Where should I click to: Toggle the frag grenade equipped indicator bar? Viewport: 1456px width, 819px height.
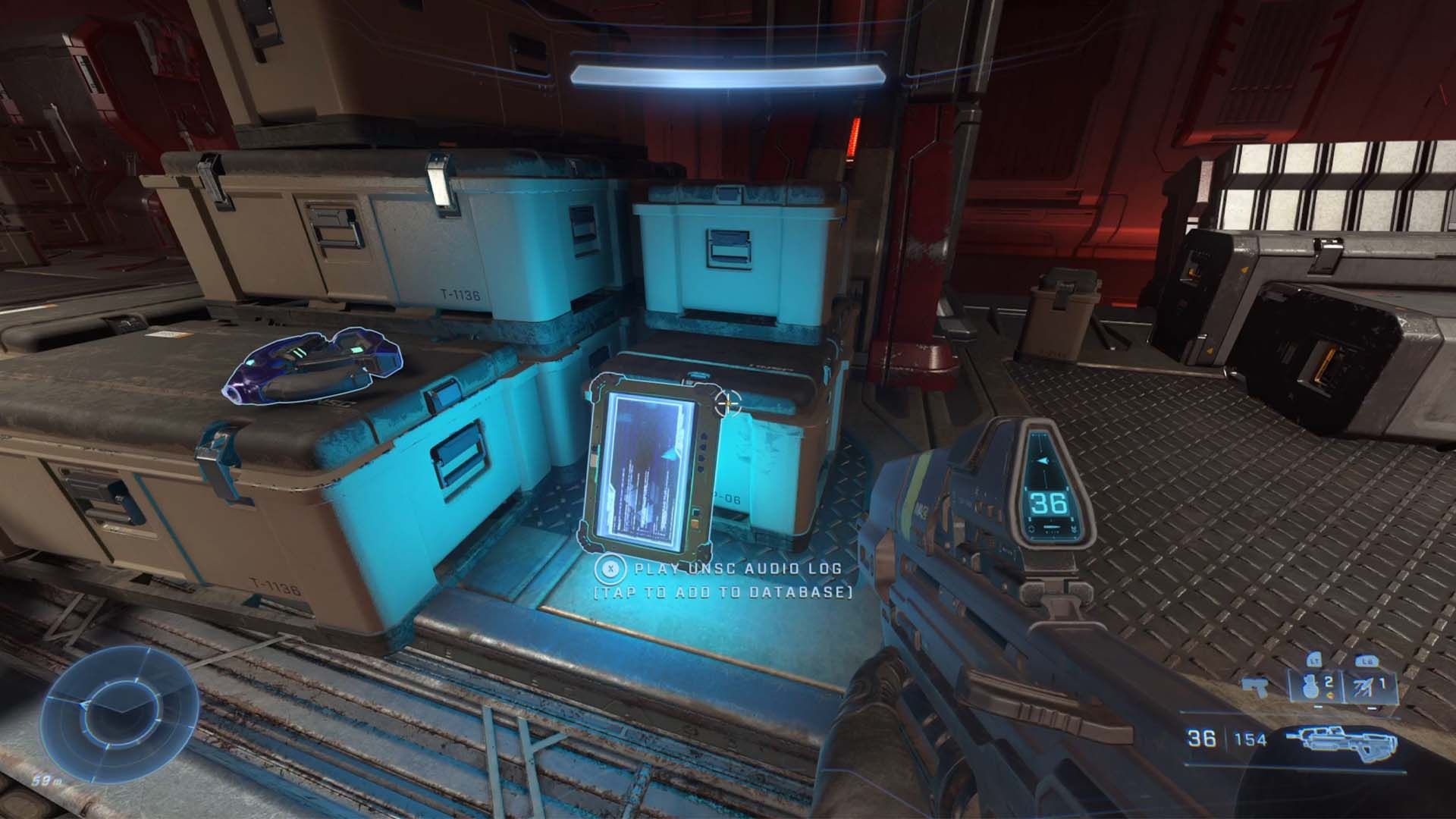[x=1317, y=705]
